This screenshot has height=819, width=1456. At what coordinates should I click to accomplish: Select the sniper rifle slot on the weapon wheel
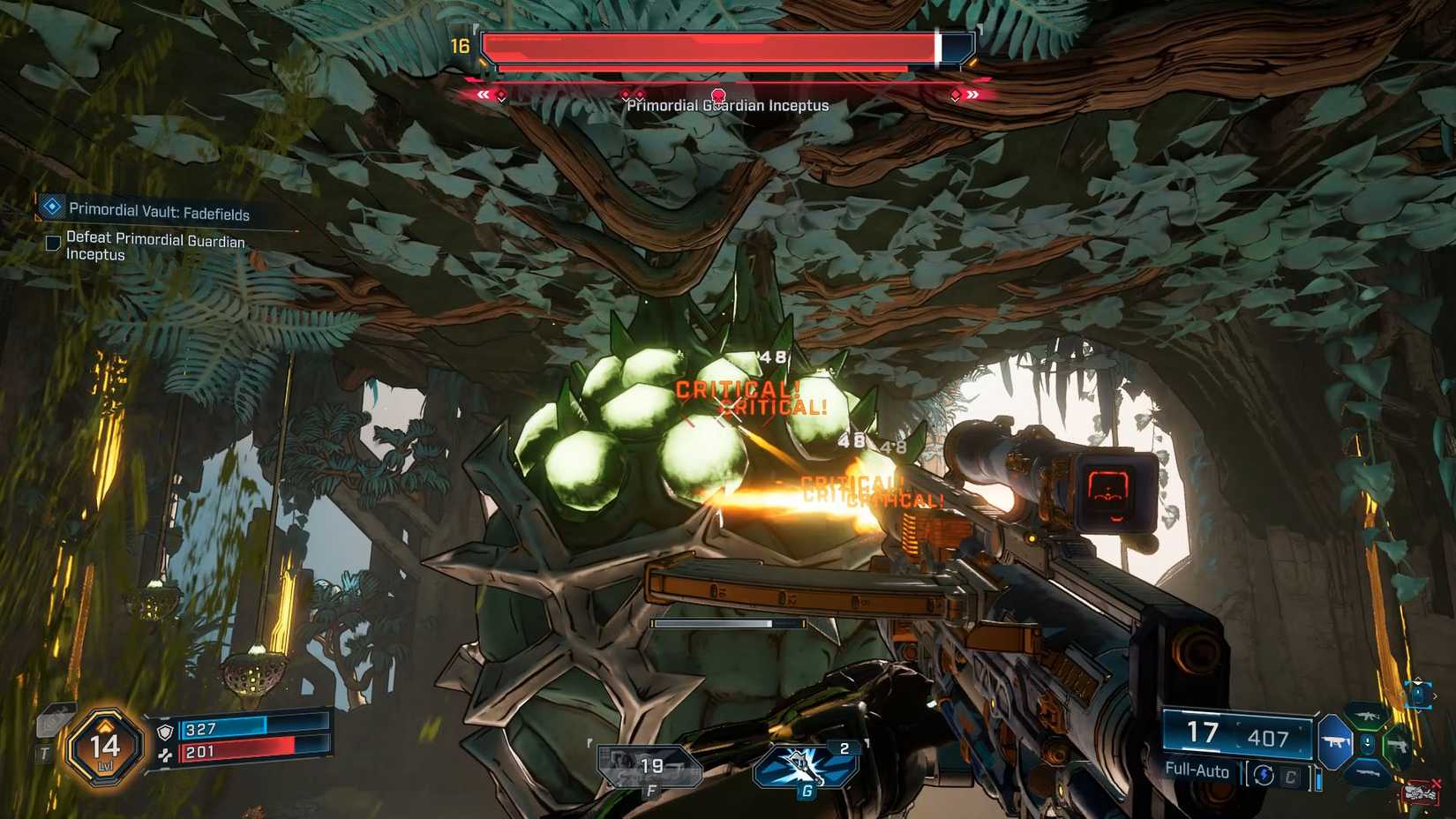pyautogui.click(x=1367, y=772)
